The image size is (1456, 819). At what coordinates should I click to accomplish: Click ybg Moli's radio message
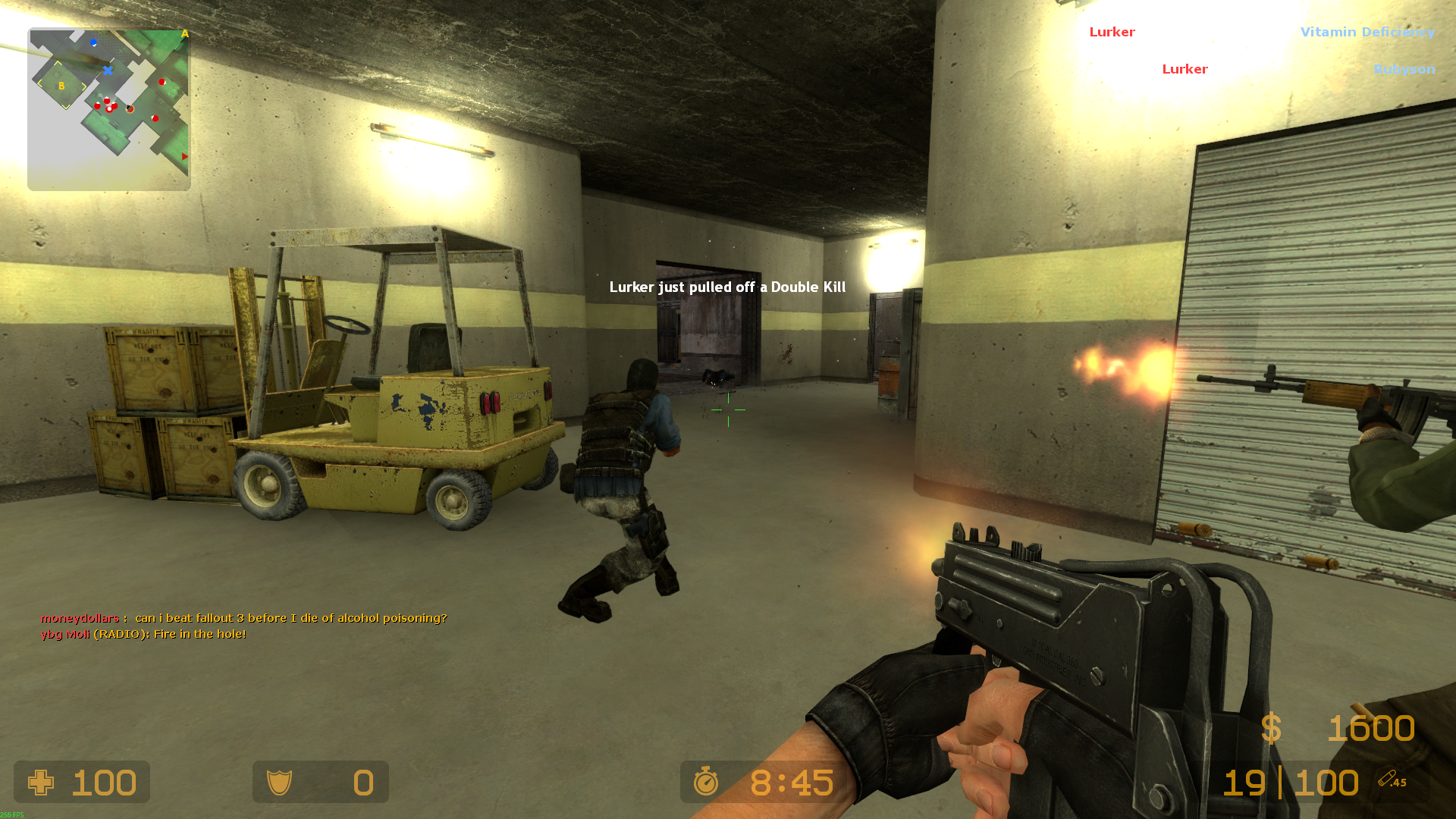tap(143, 634)
